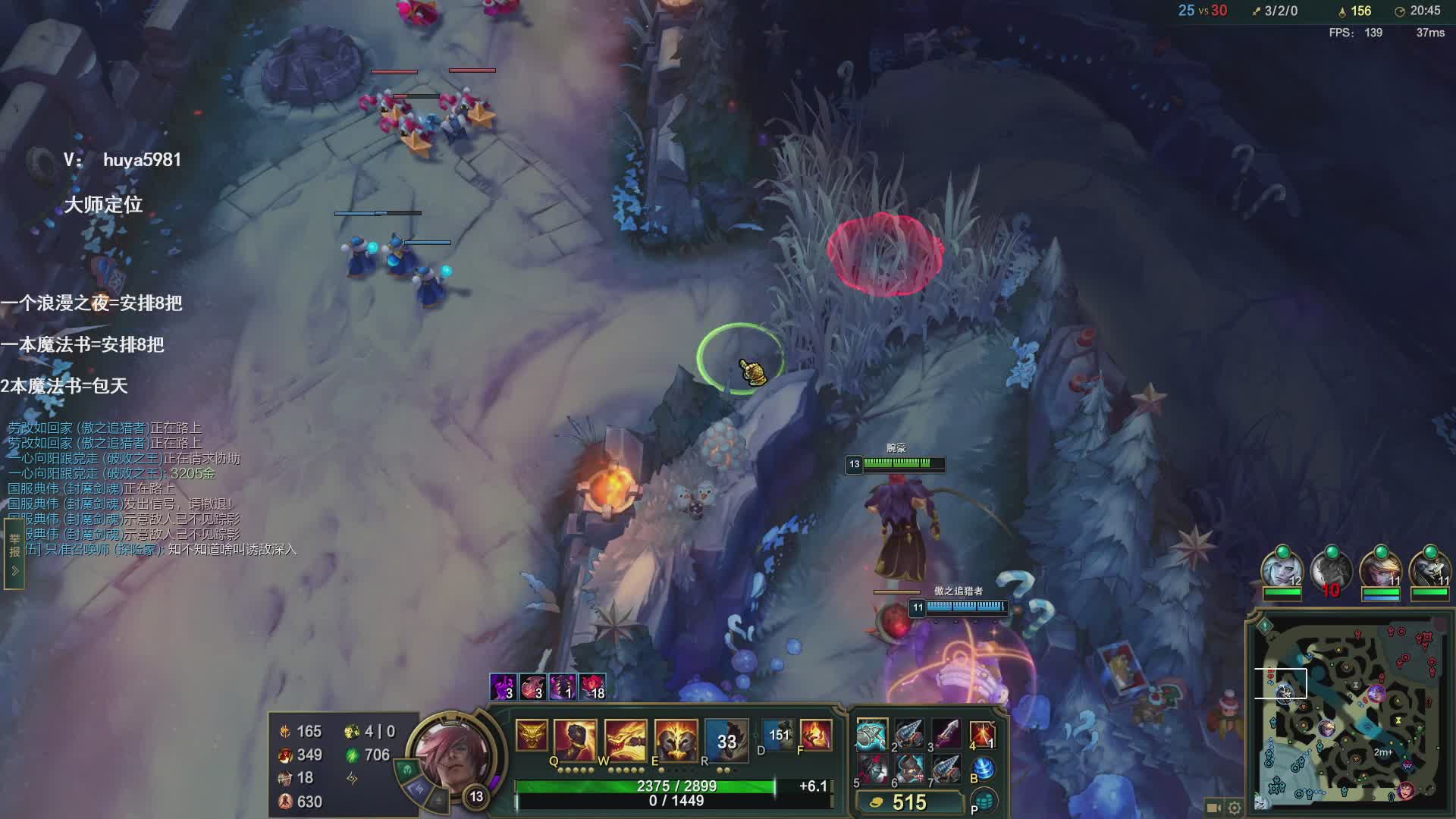Select the dagger item in slot 3
This screenshot has height=819, width=1456.
point(946,734)
